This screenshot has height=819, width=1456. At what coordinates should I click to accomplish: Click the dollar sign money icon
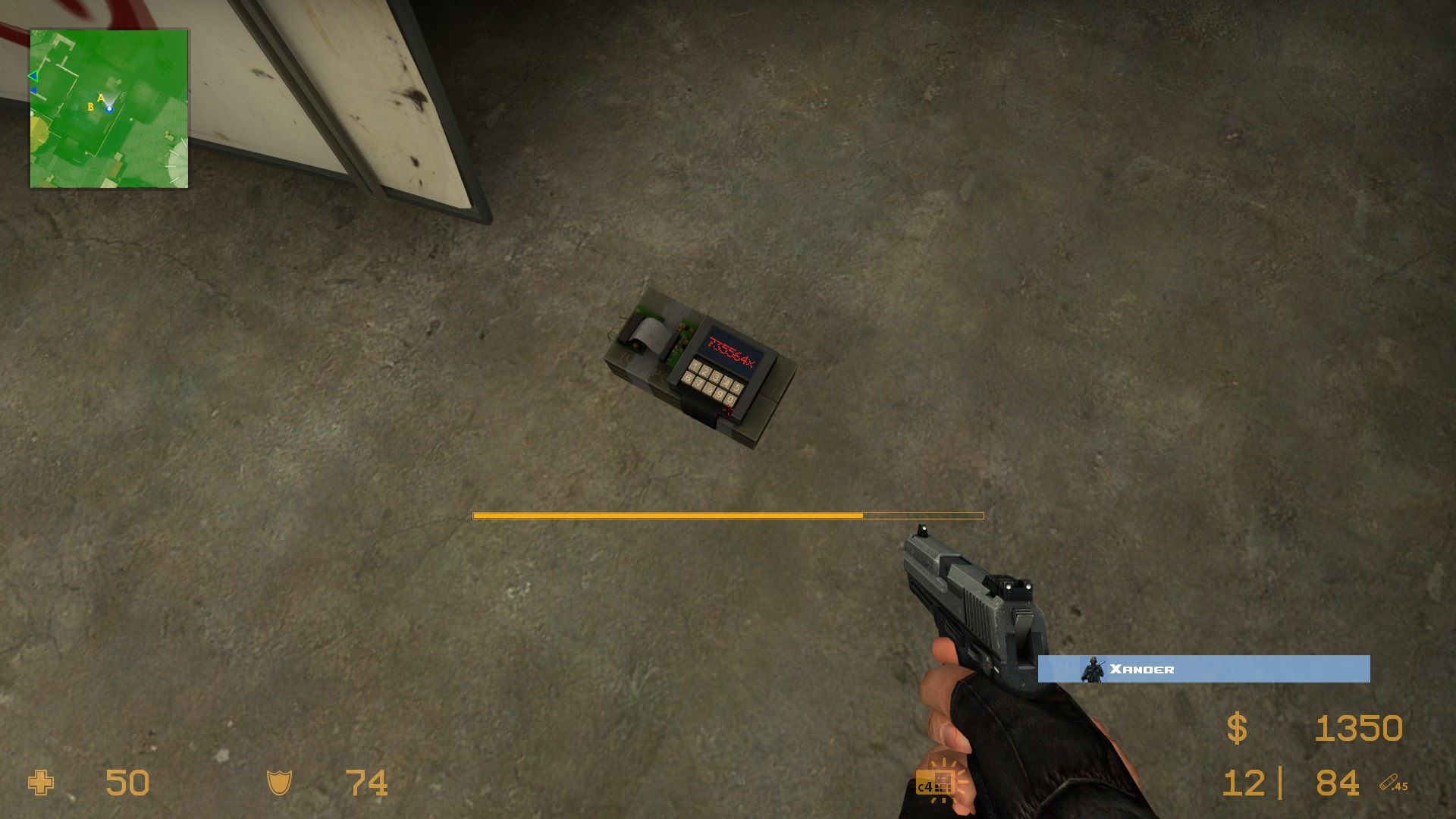point(1238,728)
